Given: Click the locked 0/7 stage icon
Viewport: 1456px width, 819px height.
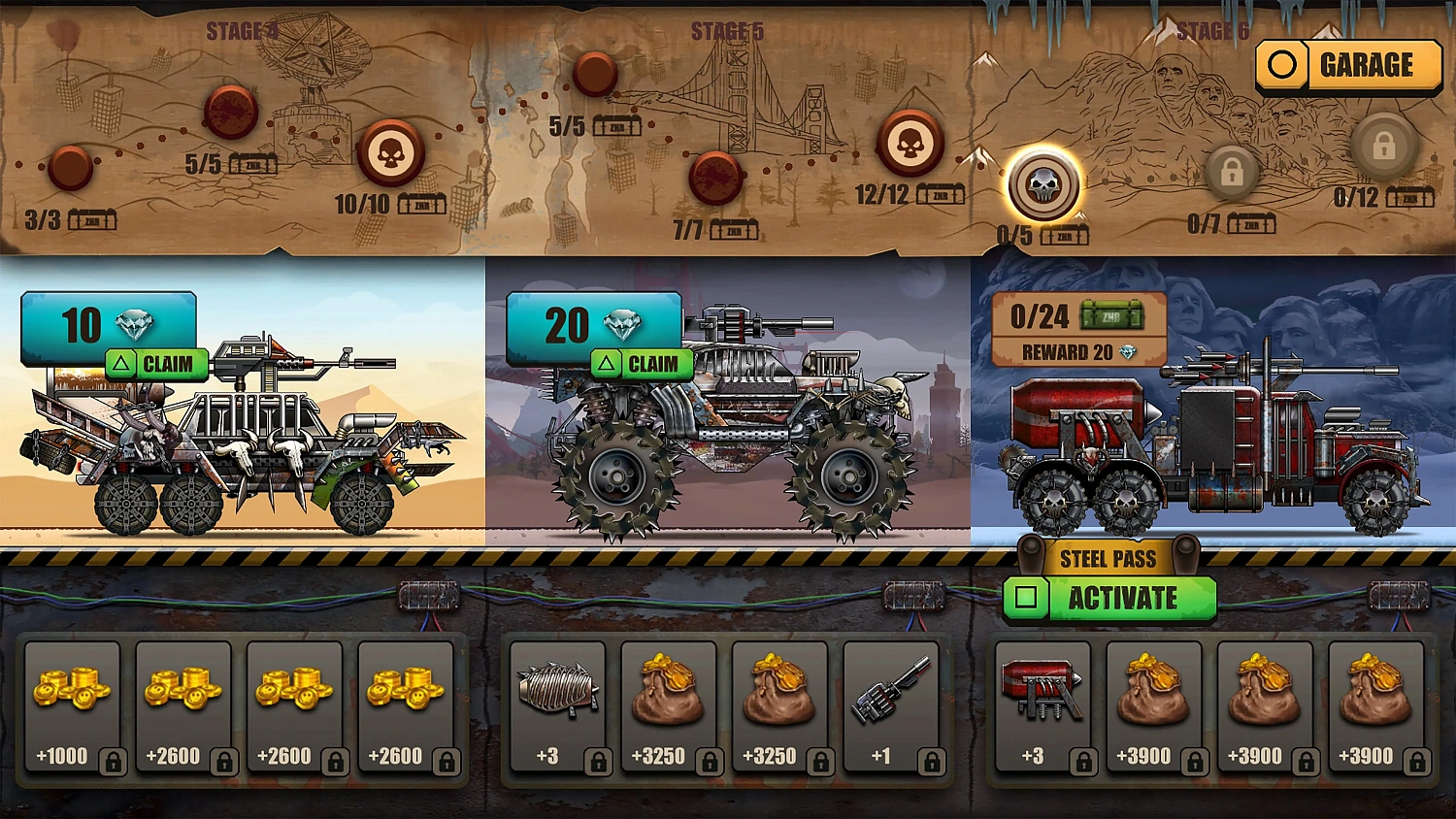Looking at the screenshot, I should click(1235, 173).
